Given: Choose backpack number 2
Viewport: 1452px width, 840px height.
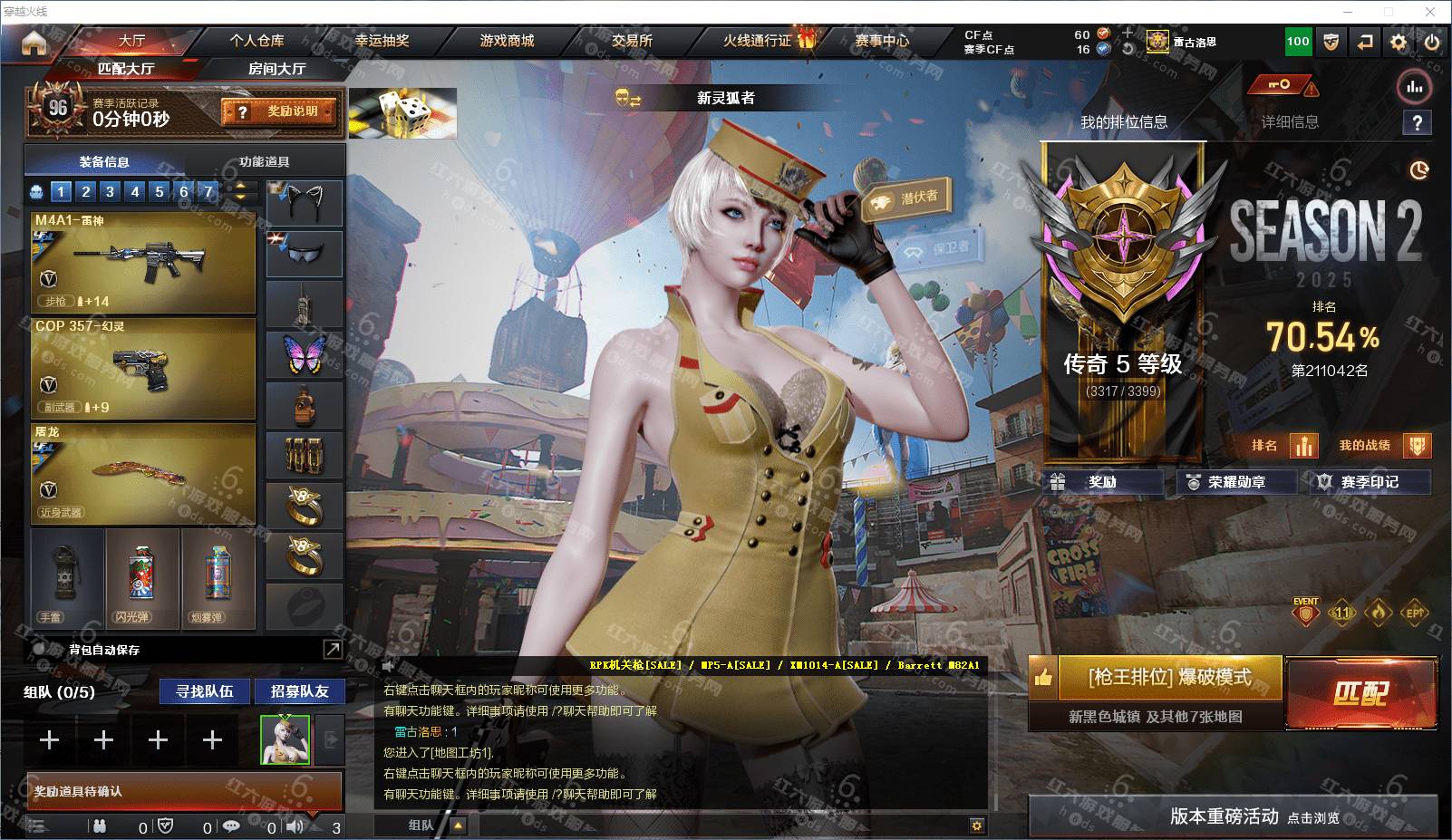Looking at the screenshot, I should coord(86,191).
